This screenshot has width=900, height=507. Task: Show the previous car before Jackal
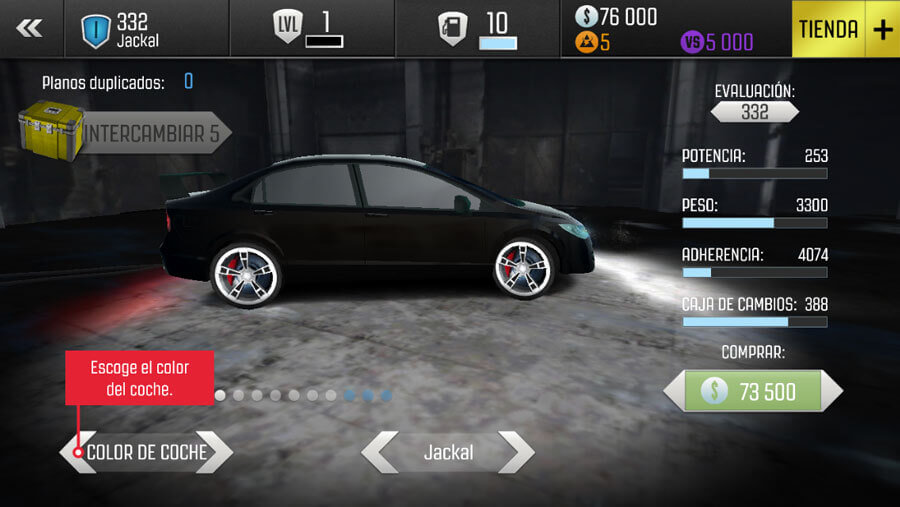point(379,453)
